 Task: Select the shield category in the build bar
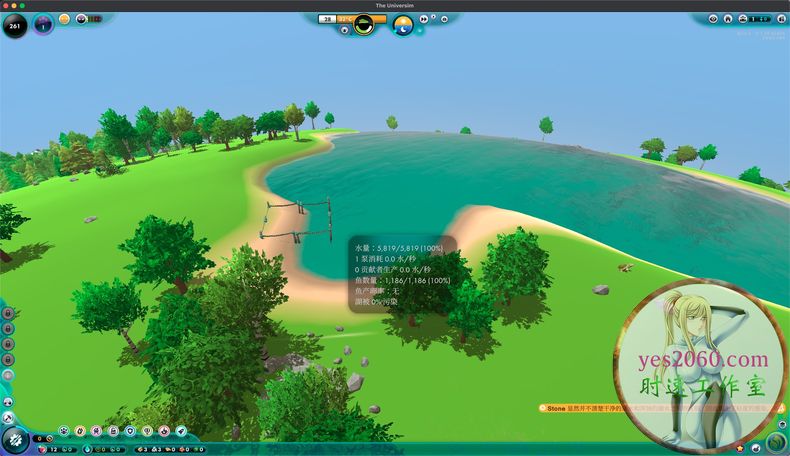131,430
